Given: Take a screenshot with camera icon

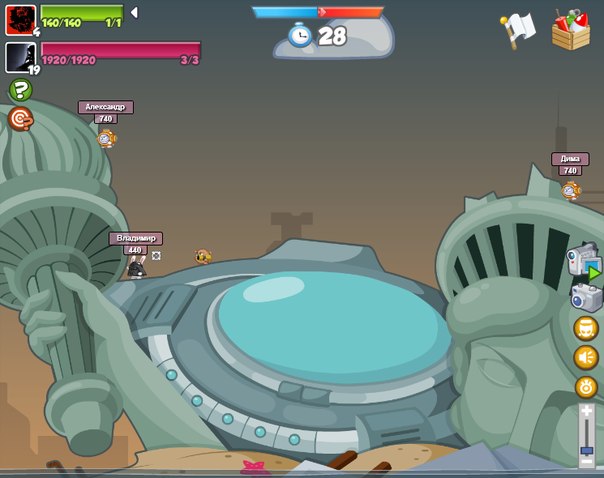Looking at the screenshot, I should tap(585, 296).
